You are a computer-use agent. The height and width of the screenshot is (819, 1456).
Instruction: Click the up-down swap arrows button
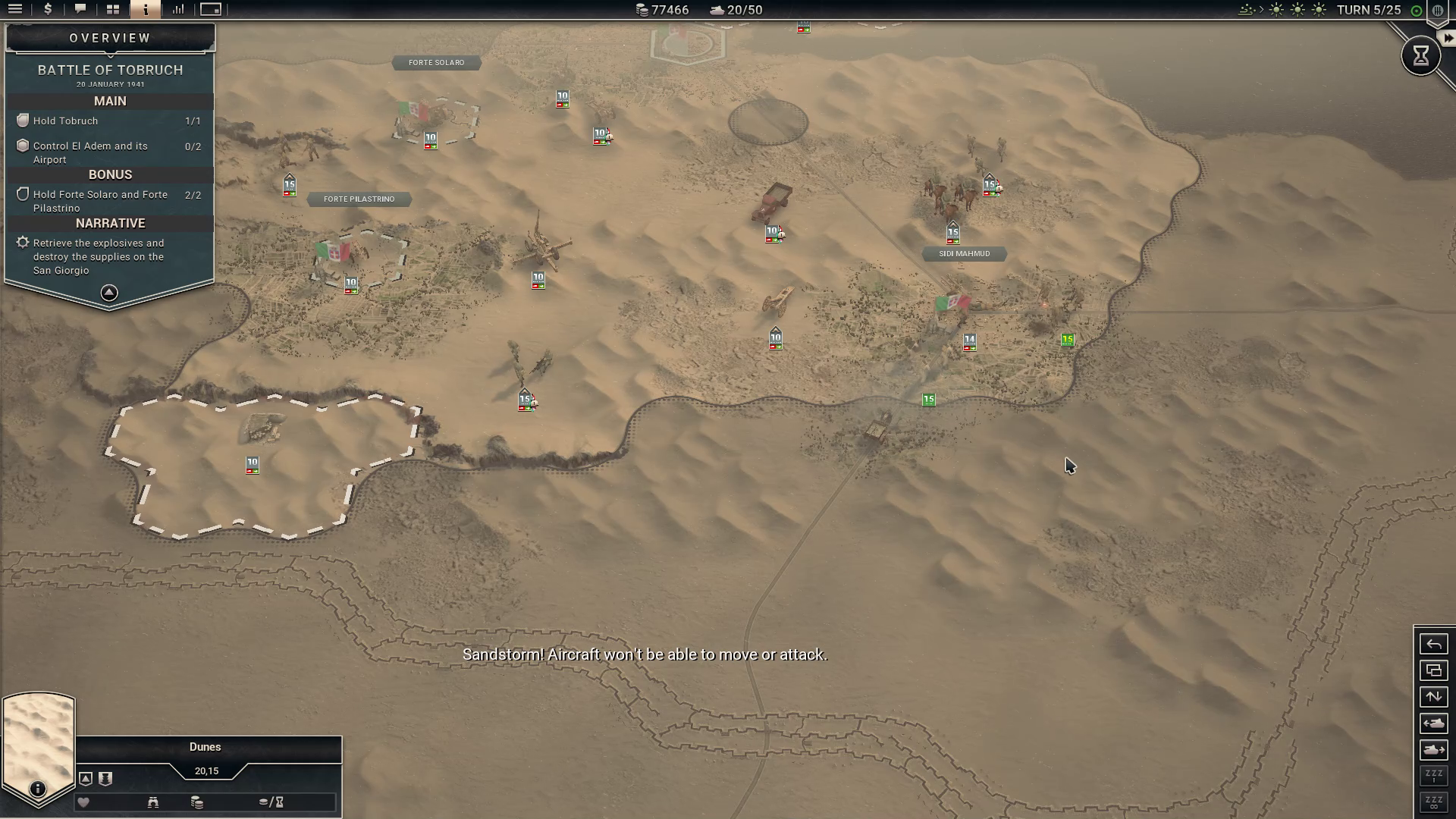(1433, 697)
